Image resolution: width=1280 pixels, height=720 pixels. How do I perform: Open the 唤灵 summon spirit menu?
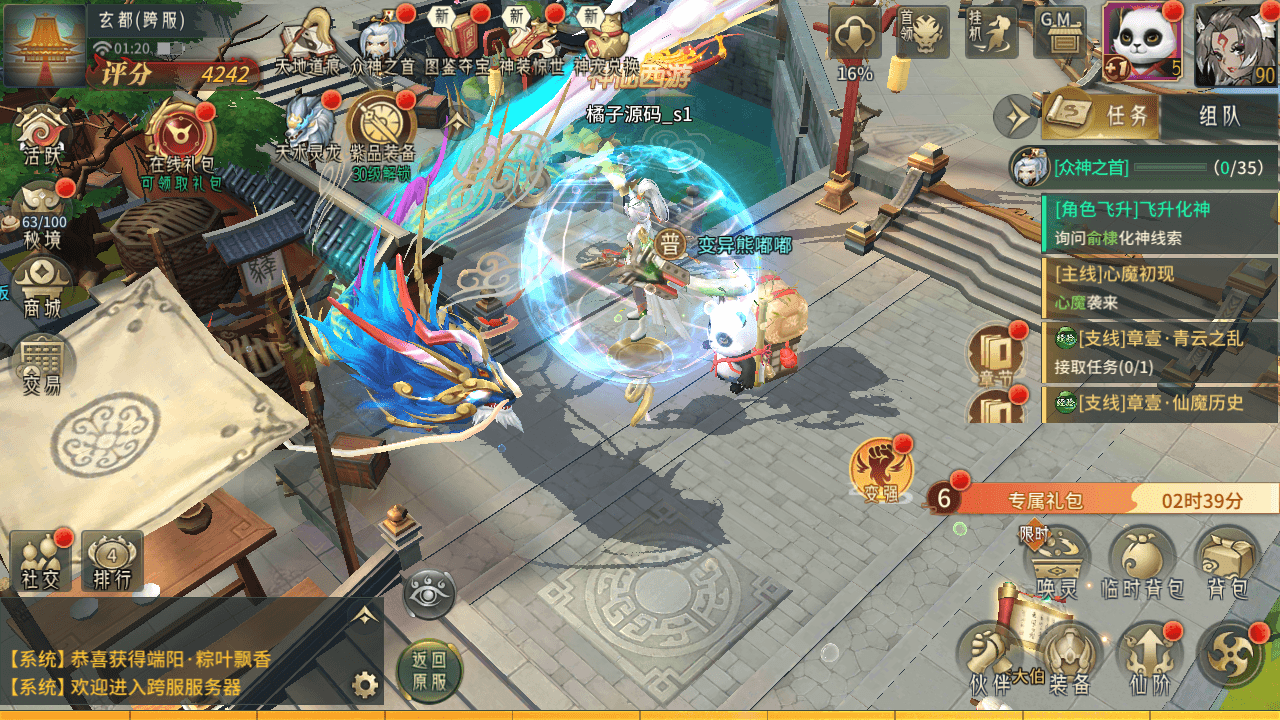click(x=1057, y=562)
